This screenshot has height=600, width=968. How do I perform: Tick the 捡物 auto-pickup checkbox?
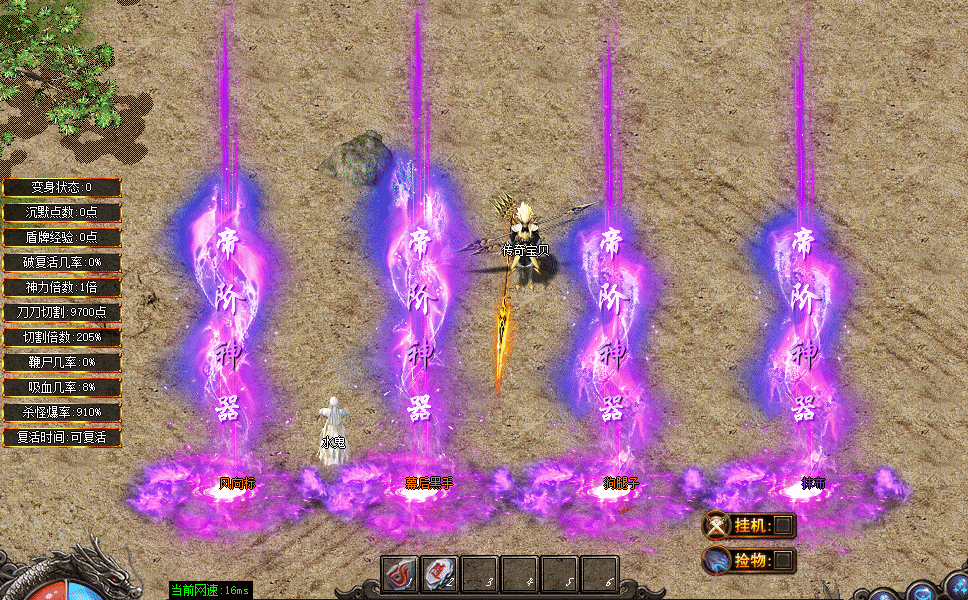click(784, 560)
